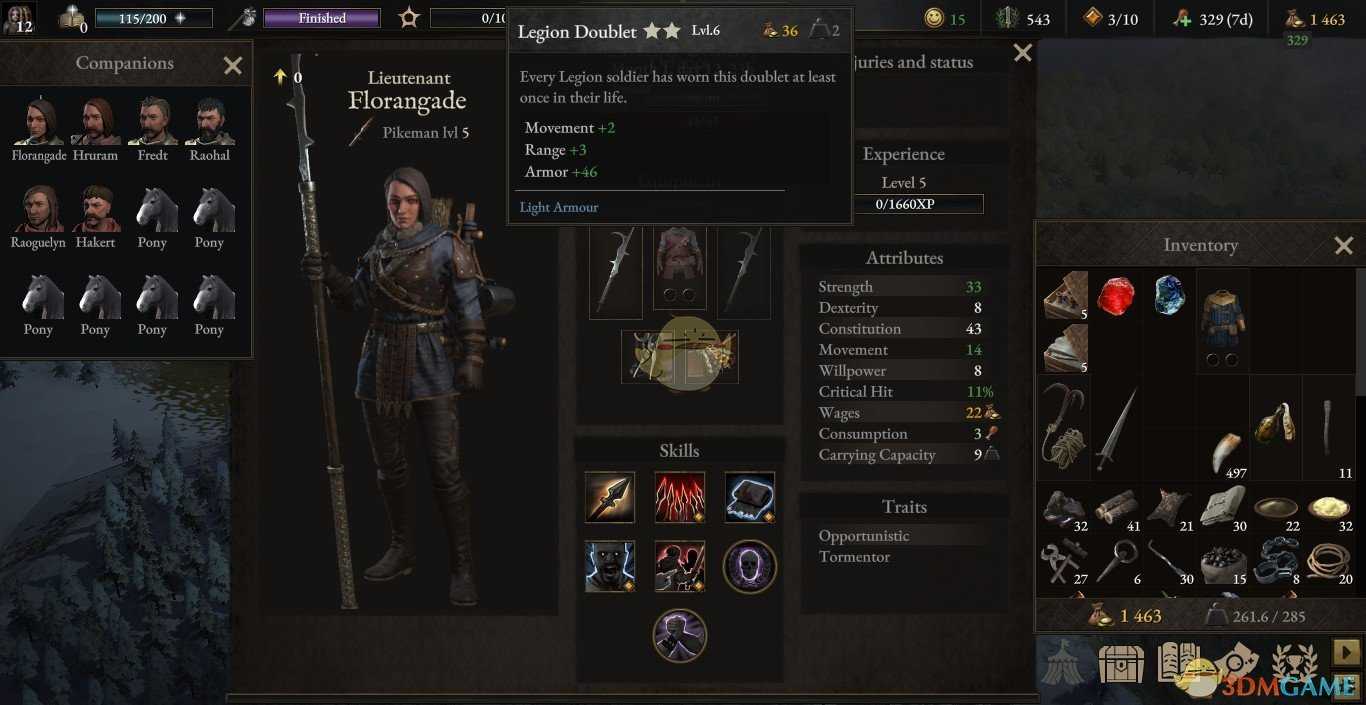The width and height of the screenshot is (1366, 705).
Task: Select the red gemstone in inventory
Action: (x=1115, y=296)
